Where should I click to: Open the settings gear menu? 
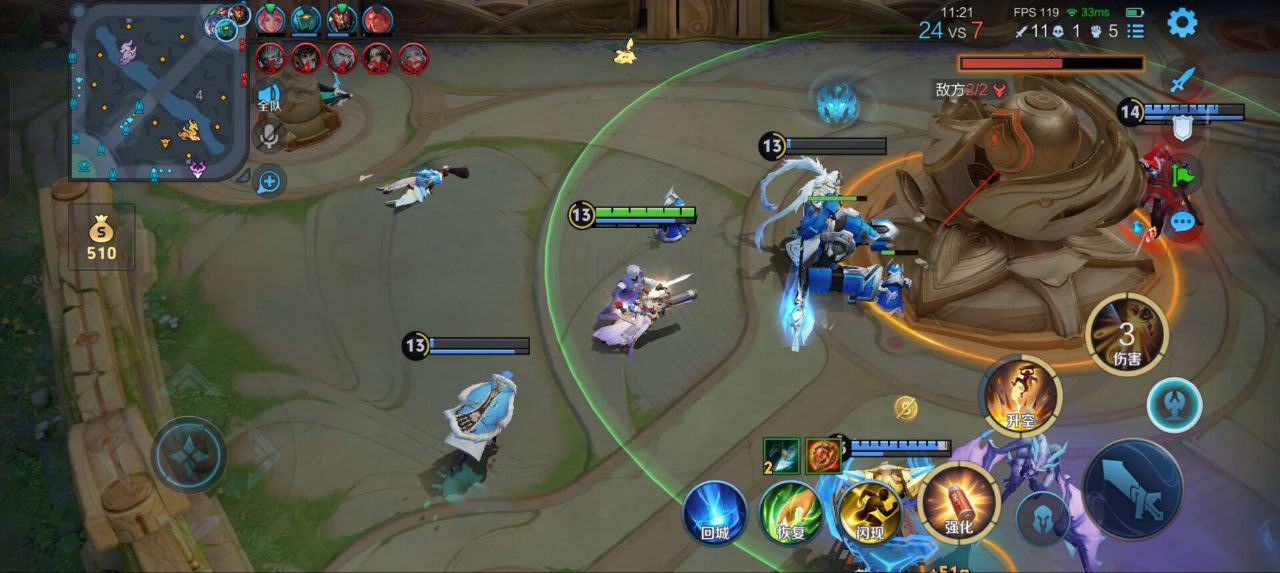1182,22
